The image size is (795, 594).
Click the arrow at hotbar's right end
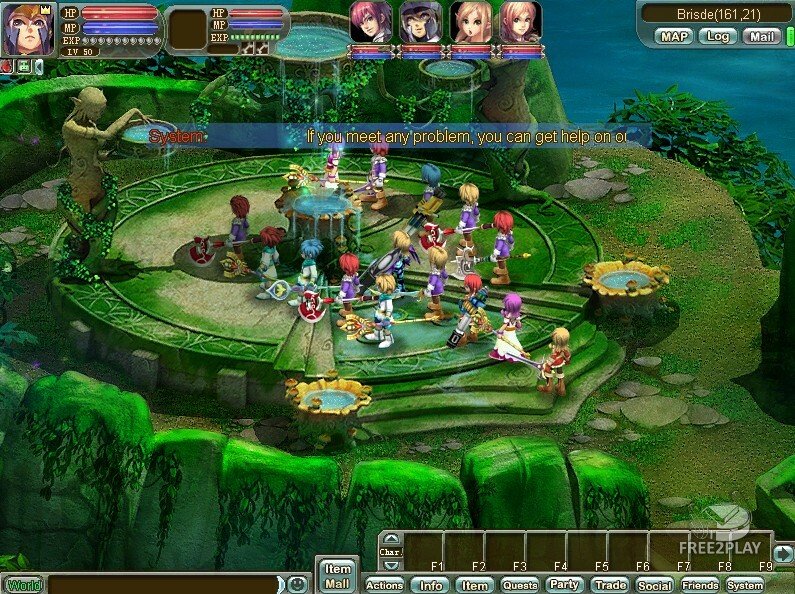[783, 551]
